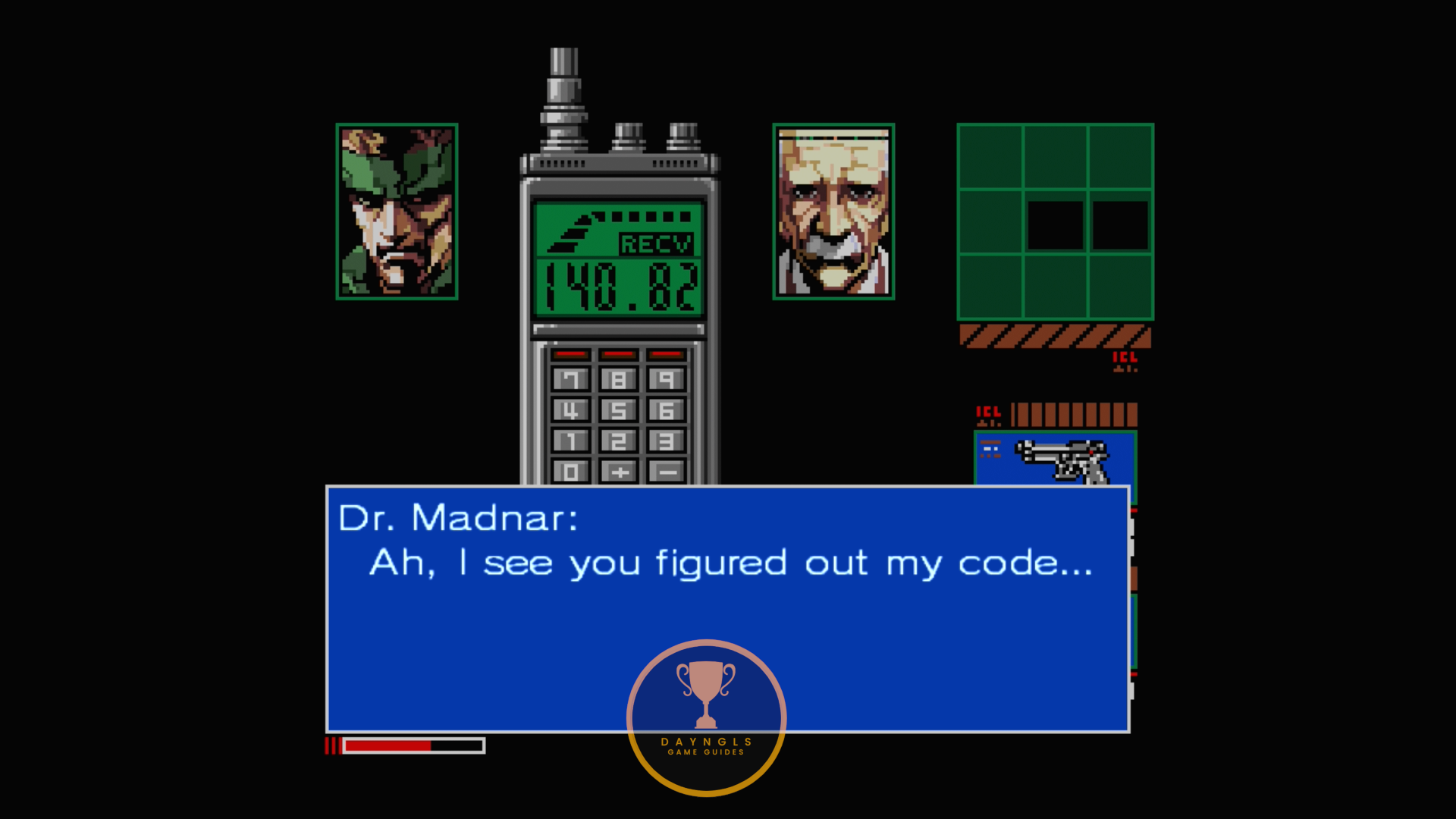Tap the 6 key on the radio
The image size is (1456, 819).
[667, 410]
